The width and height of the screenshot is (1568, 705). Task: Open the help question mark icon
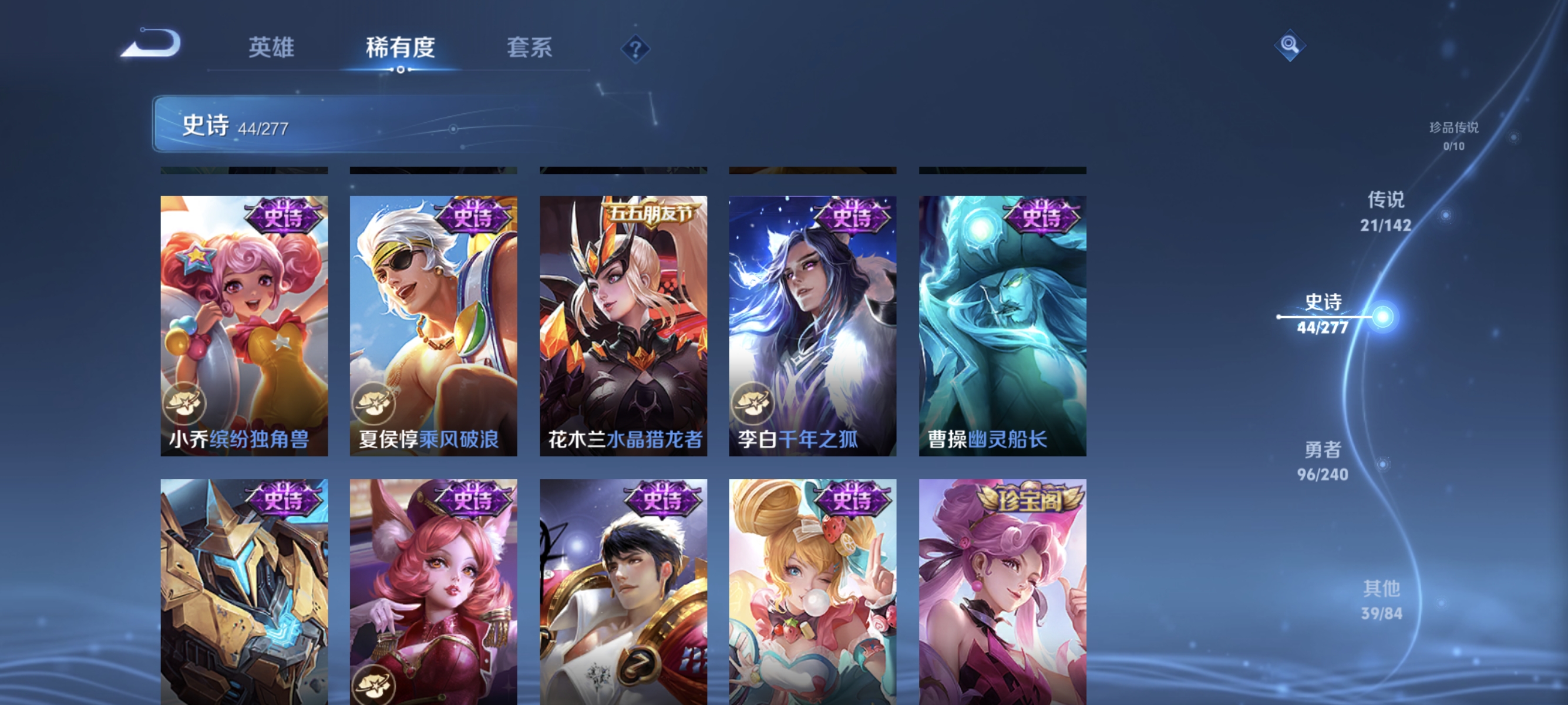click(x=635, y=49)
